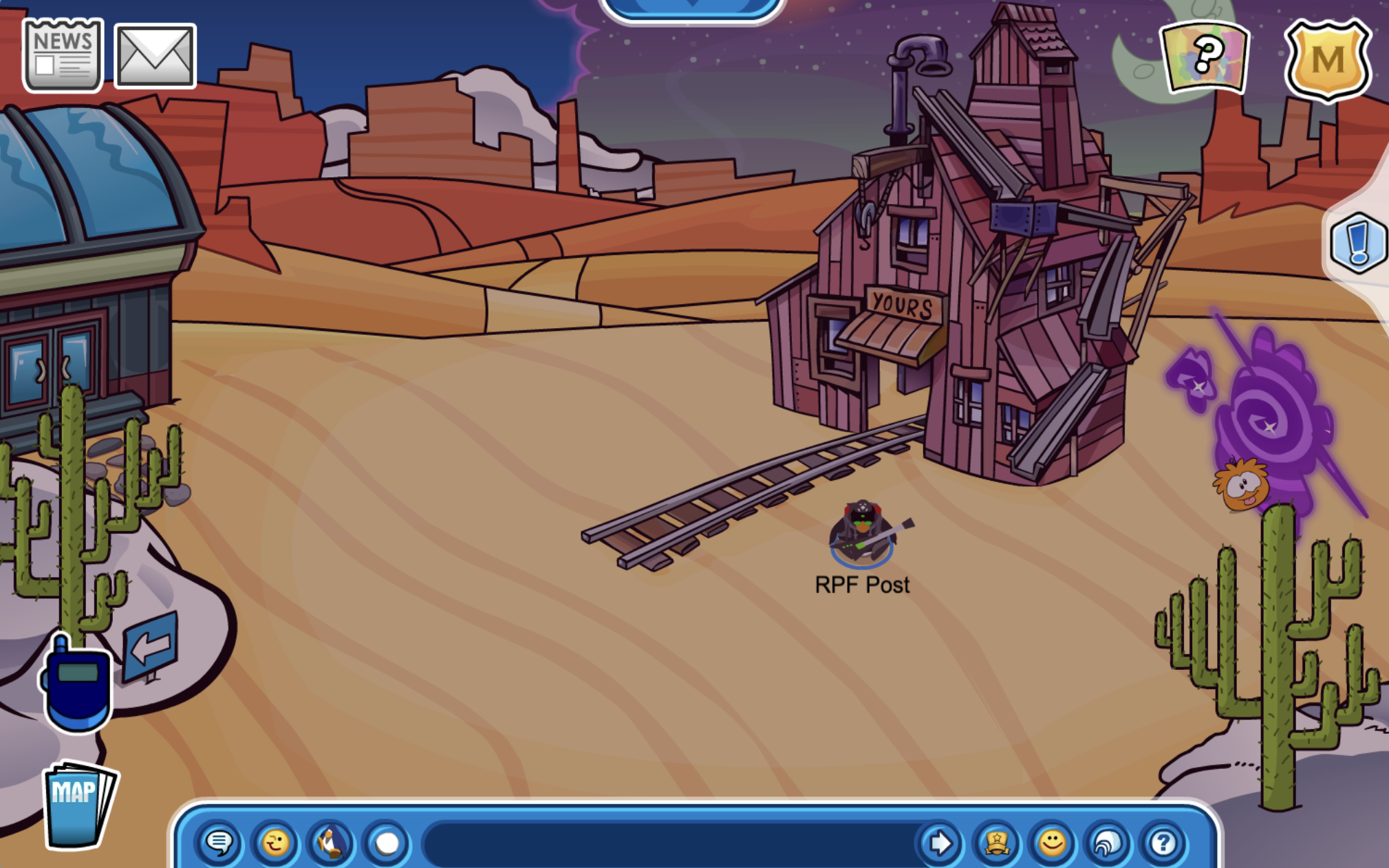The height and width of the screenshot is (868, 1389).
Task: Open the speech bubble safe chat menu
Action: coord(219,843)
